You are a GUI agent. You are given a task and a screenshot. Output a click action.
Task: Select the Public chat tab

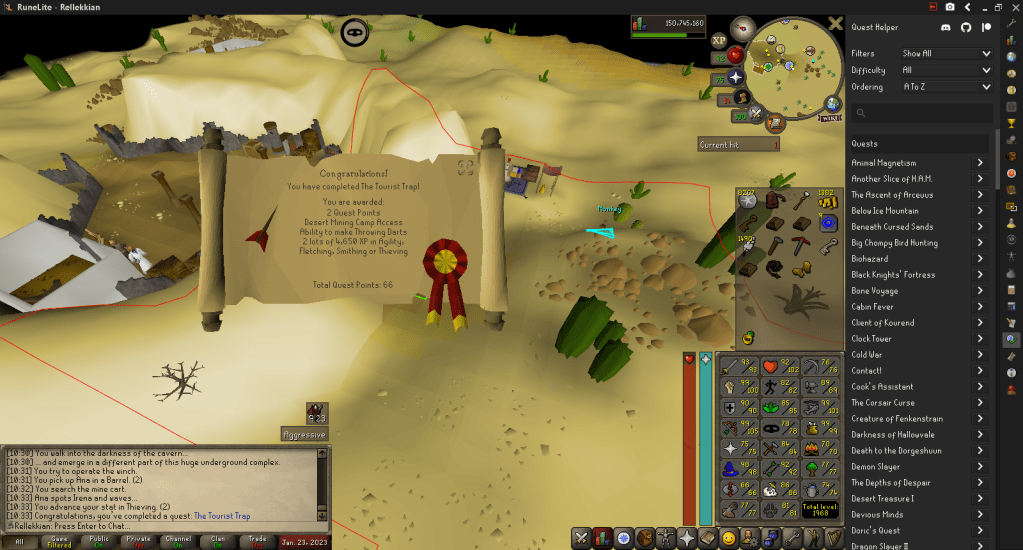[99, 541]
